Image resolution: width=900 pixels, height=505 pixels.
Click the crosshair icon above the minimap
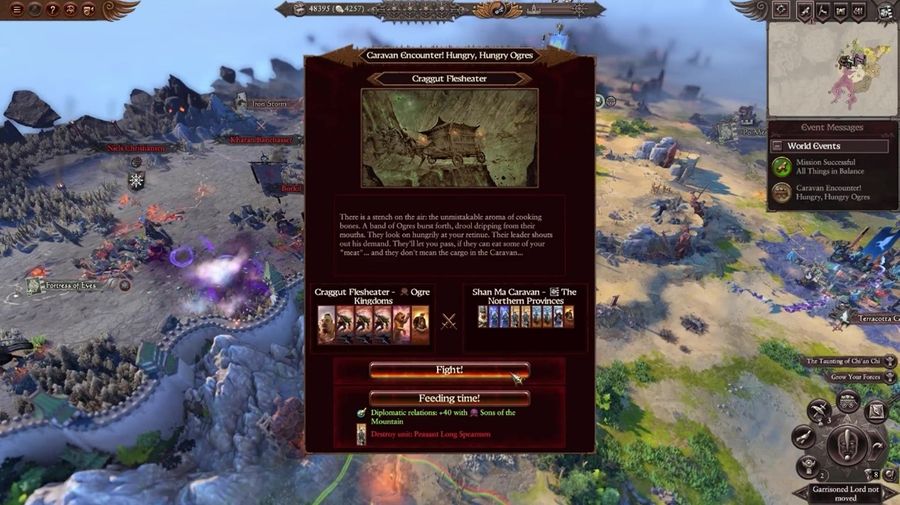pos(781,10)
